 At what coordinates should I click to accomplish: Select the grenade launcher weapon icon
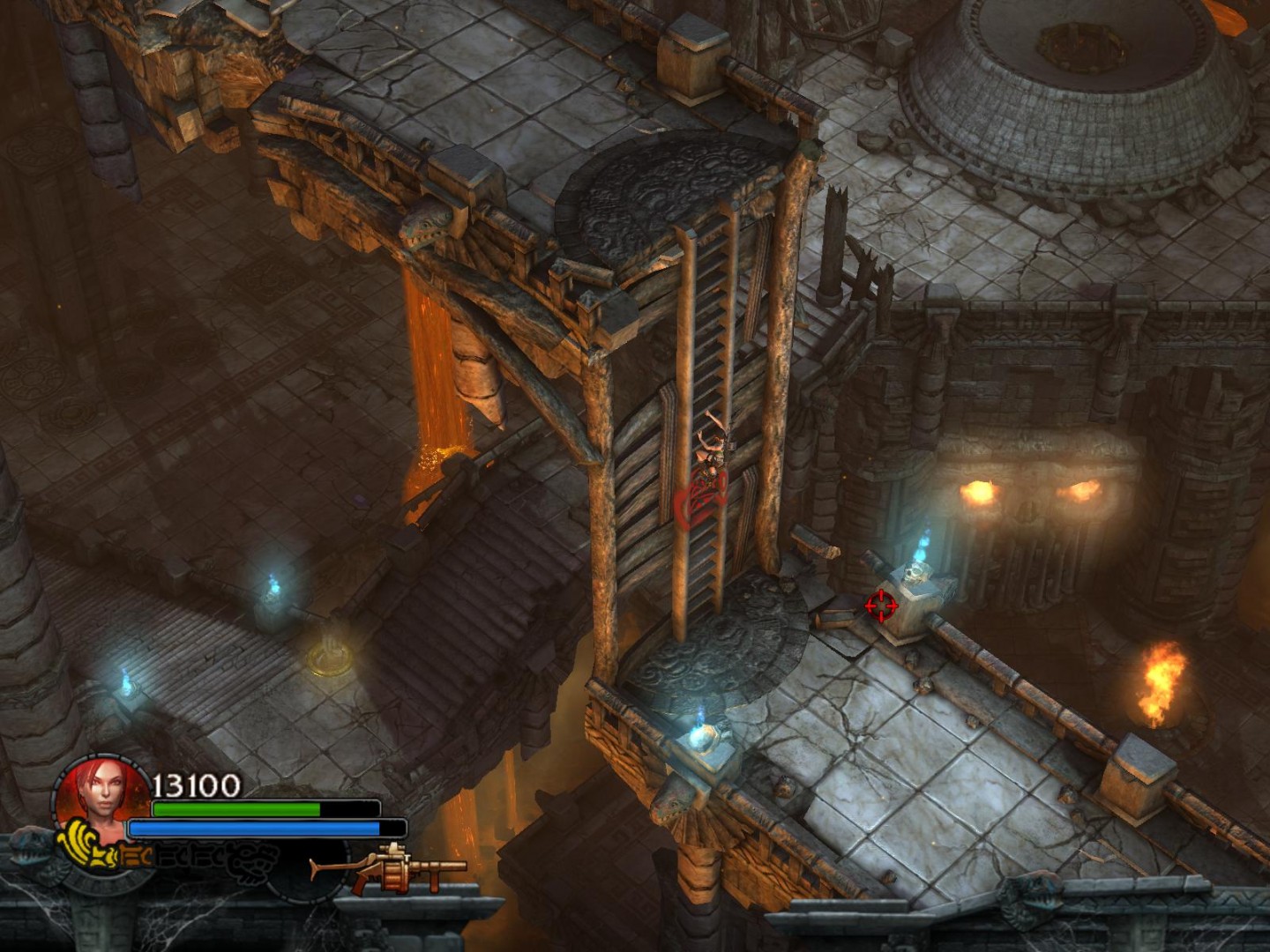point(388,868)
